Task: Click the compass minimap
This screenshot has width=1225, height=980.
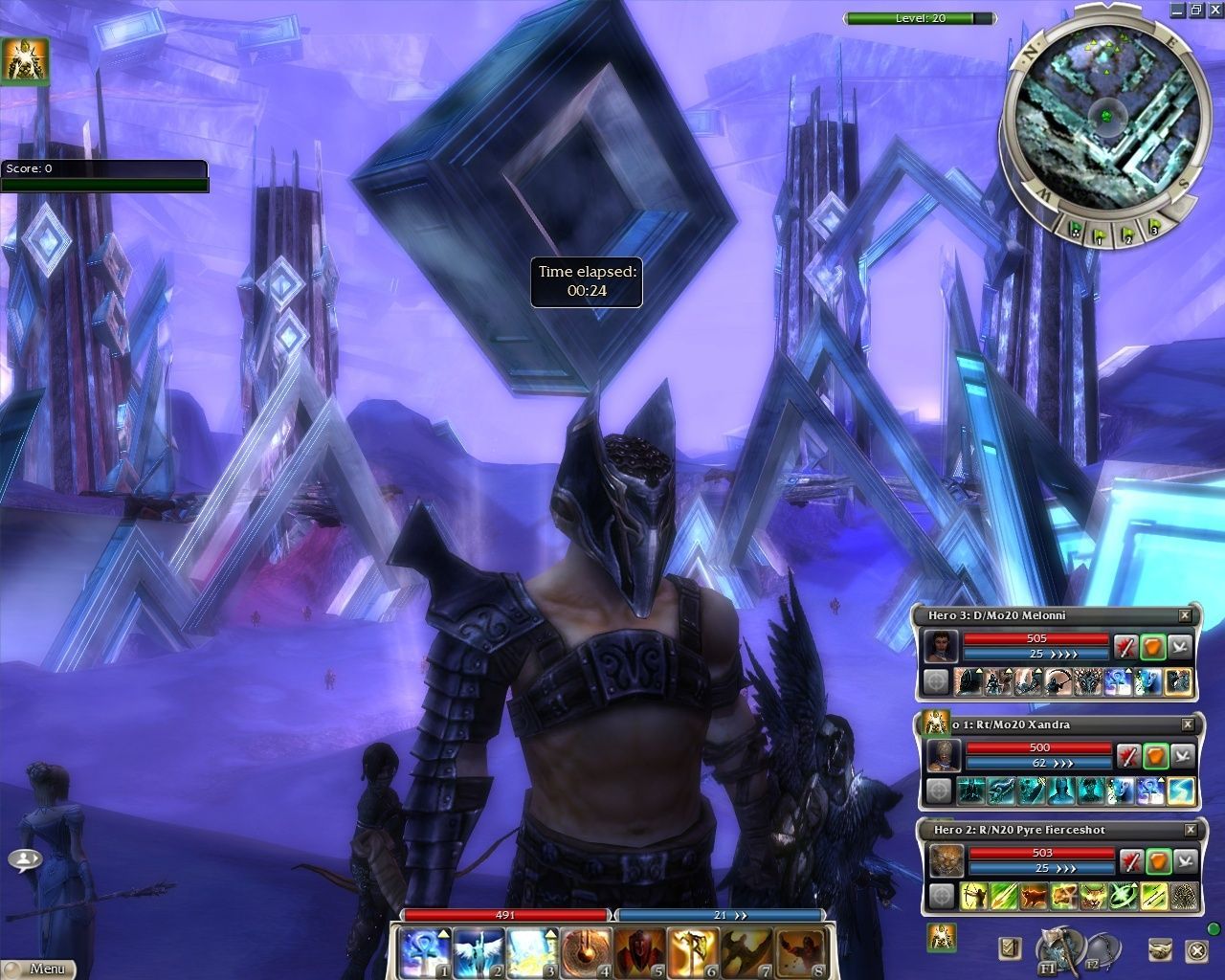Action: coord(1104,115)
